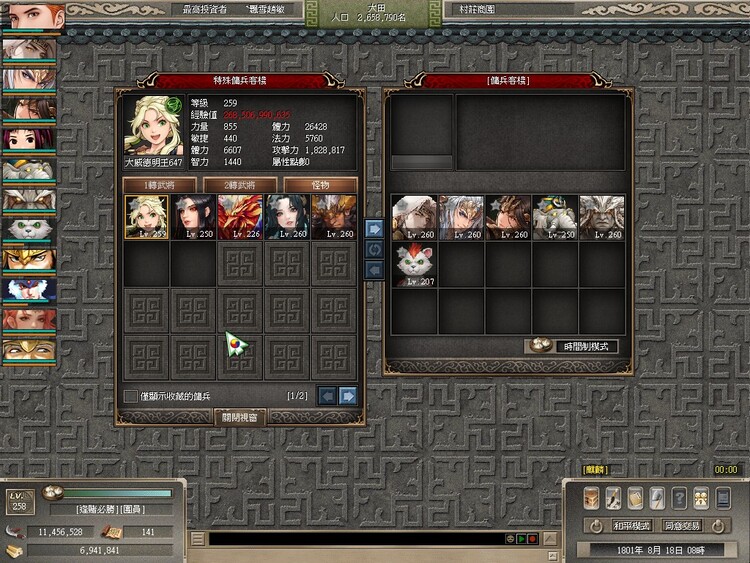This screenshot has width=750, height=563.
Task: Select the red phoenix Lv.226 mercenary
Action: coord(240,217)
